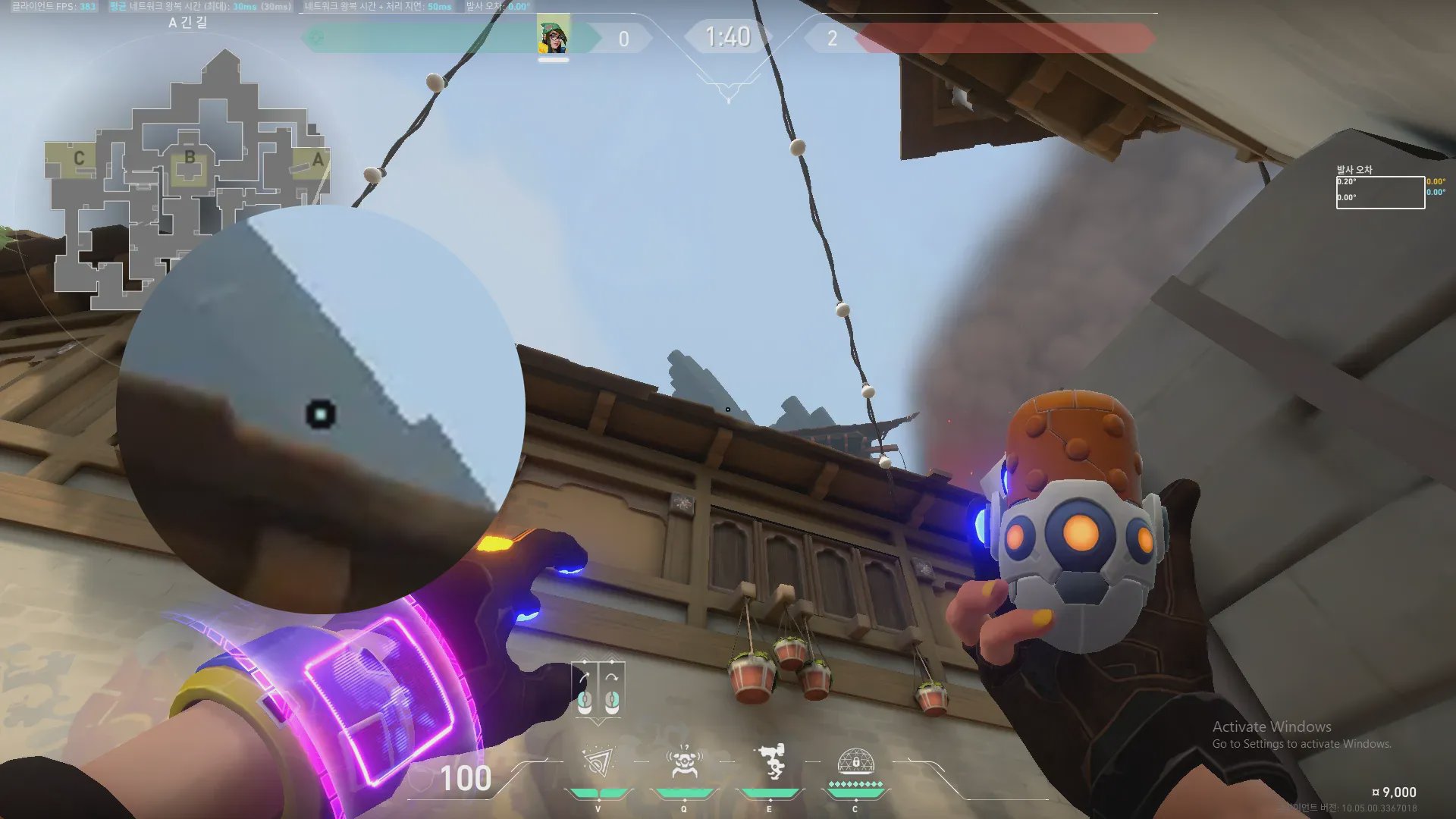Select the C site marker on minimap

pos(79,158)
